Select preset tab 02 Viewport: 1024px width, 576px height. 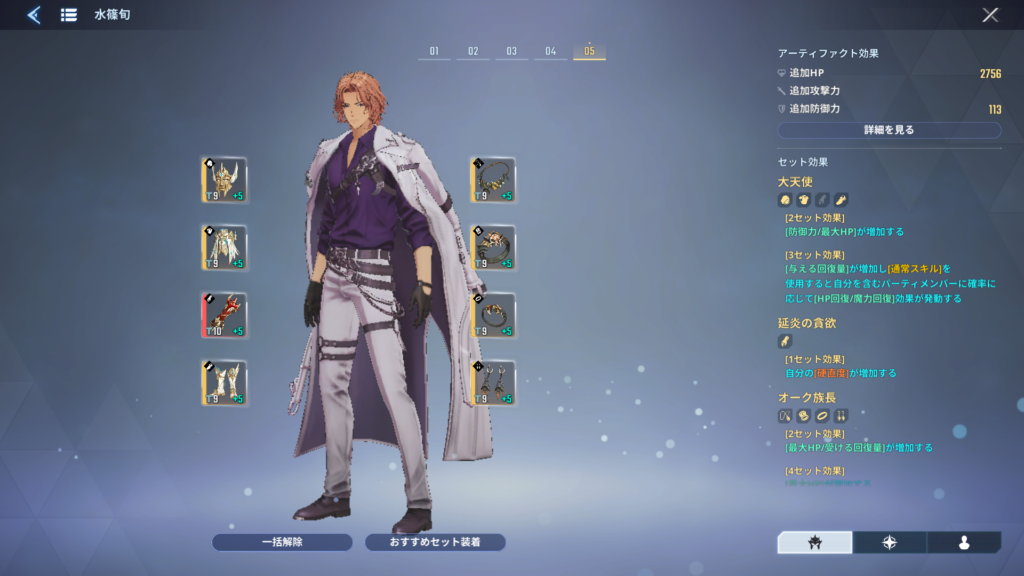(473, 51)
